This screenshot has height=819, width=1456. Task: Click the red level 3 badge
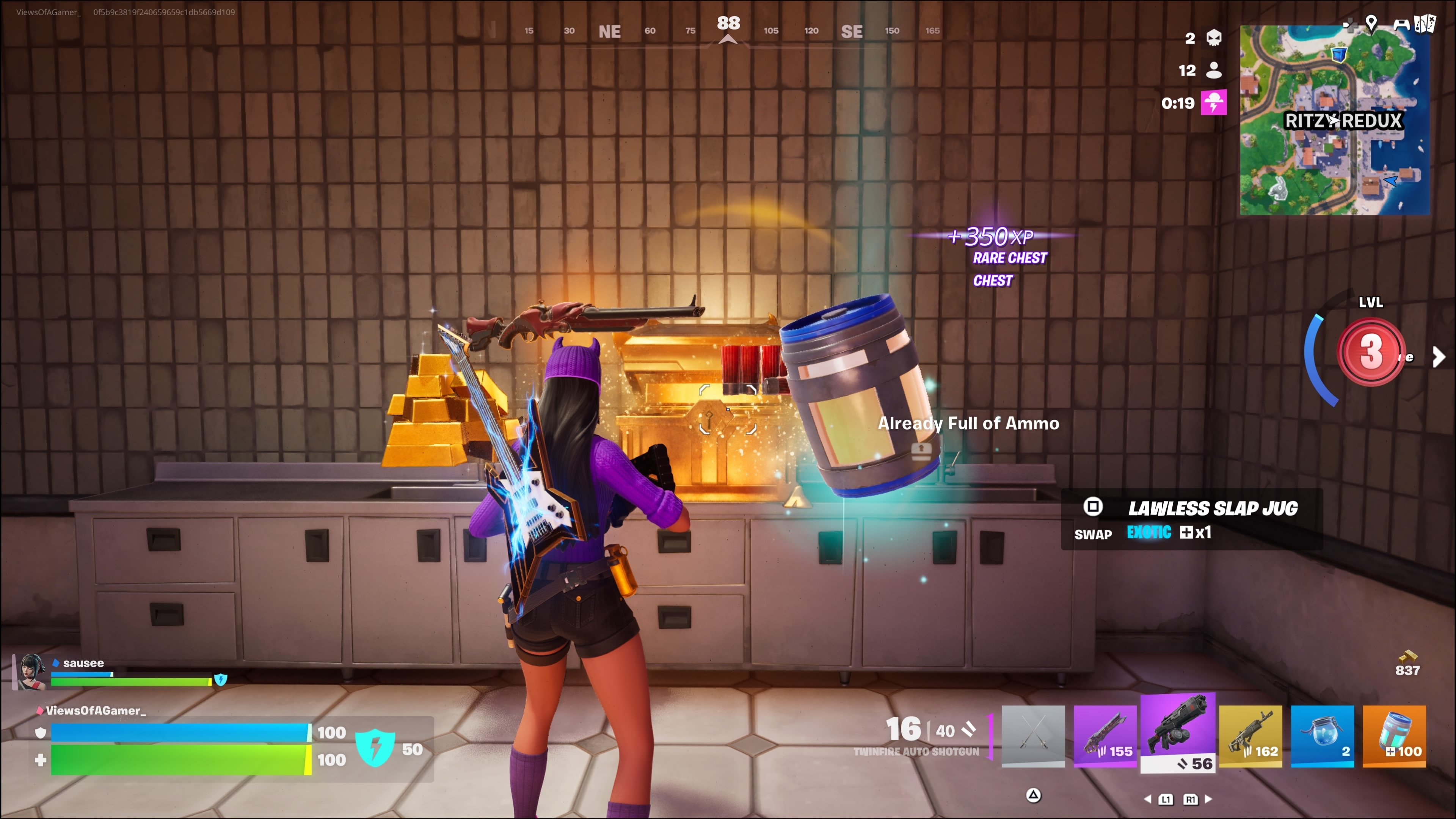tap(1371, 351)
